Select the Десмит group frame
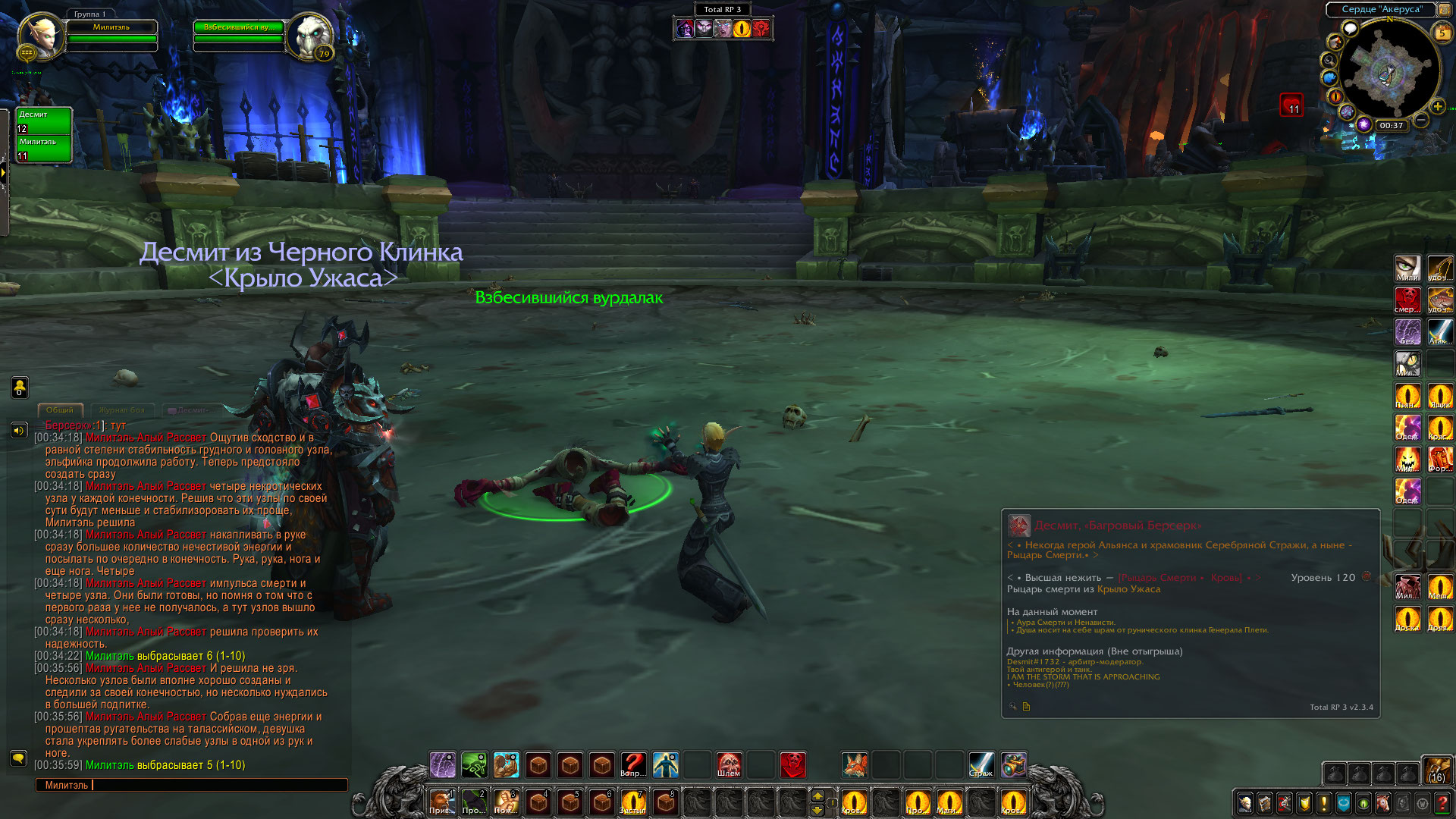 pyautogui.click(x=44, y=121)
